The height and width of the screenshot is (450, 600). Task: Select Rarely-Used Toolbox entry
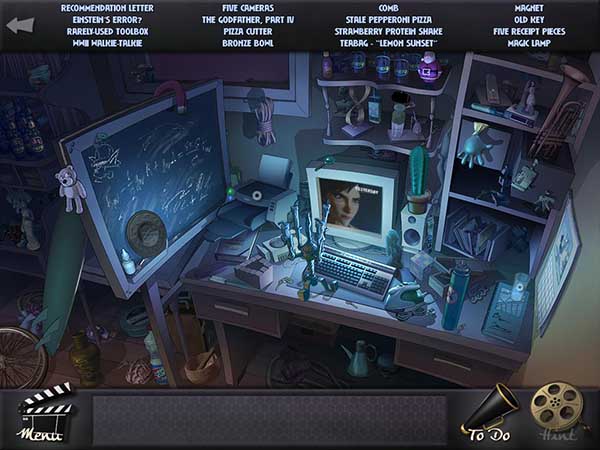point(107,31)
